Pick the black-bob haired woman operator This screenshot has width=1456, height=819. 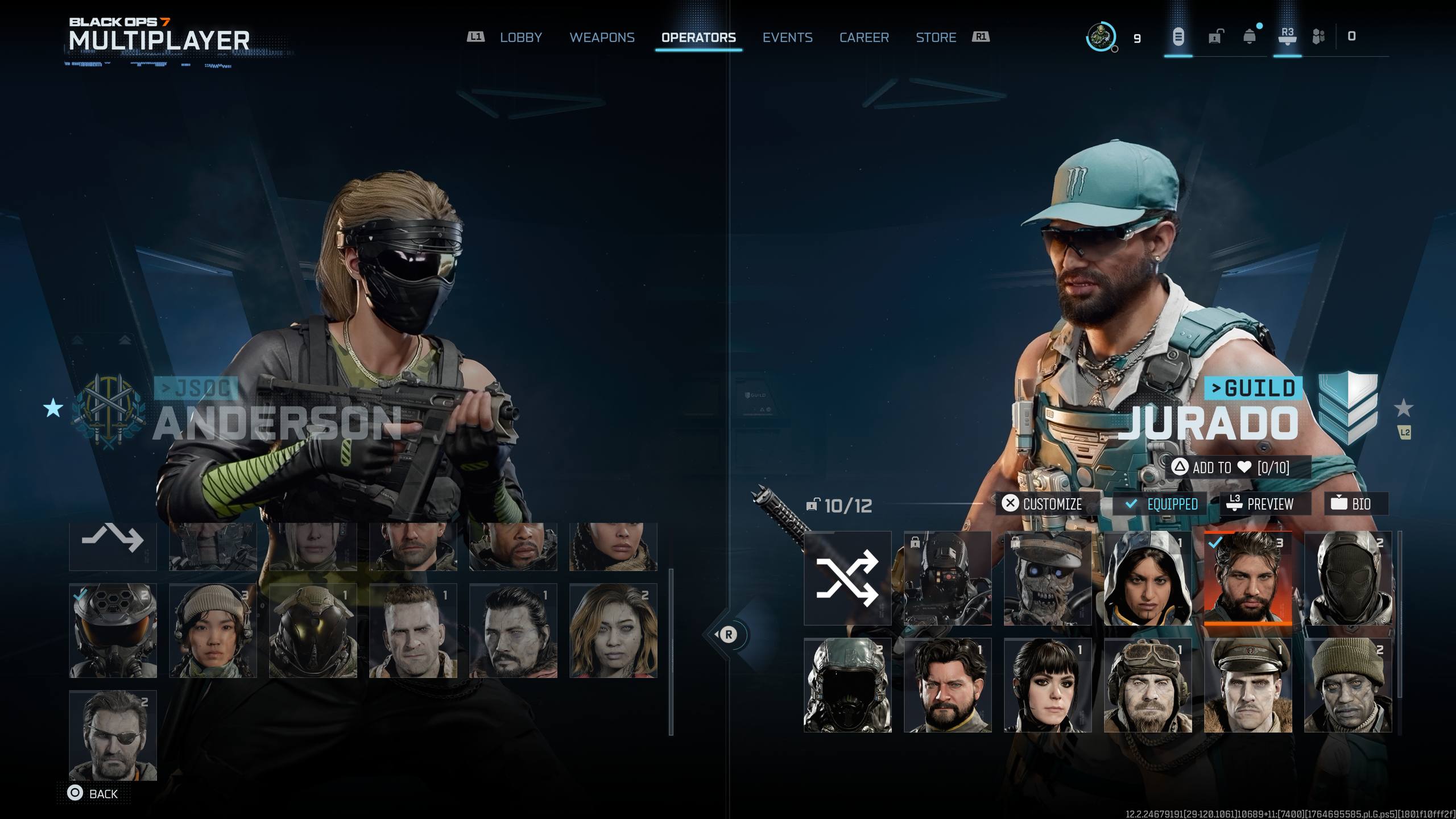point(1047,685)
